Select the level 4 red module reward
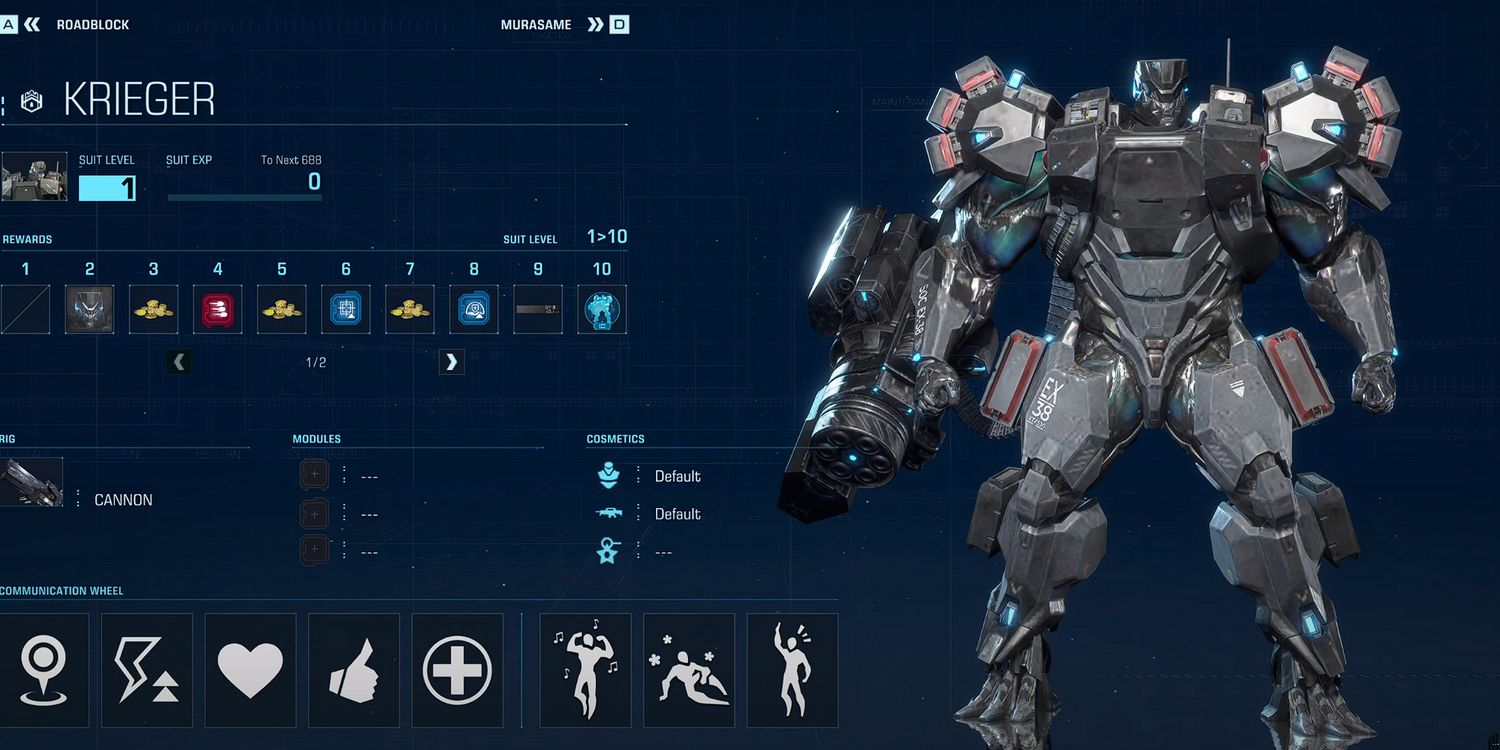 218,309
